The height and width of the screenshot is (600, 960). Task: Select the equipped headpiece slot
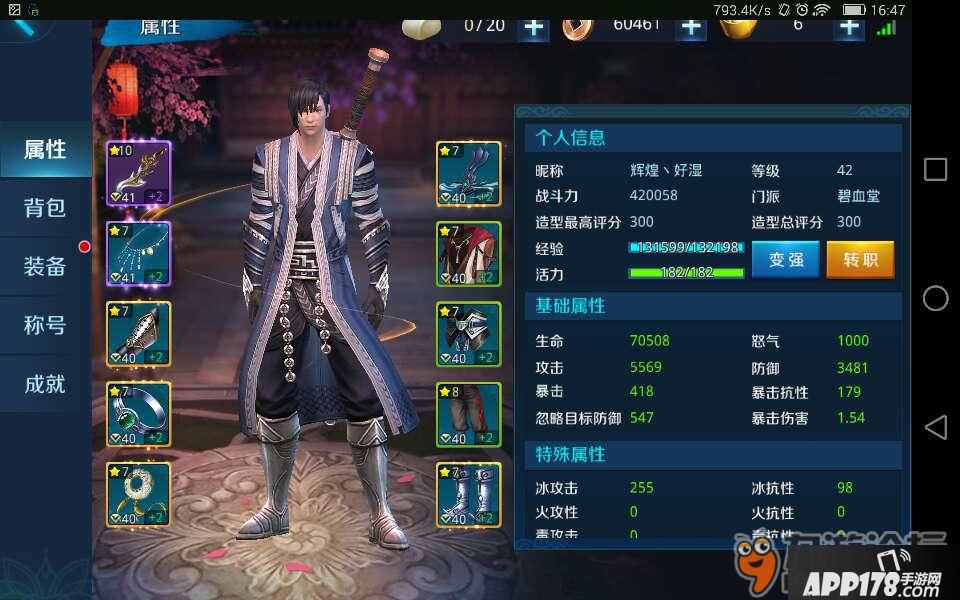[x=468, y=174]
